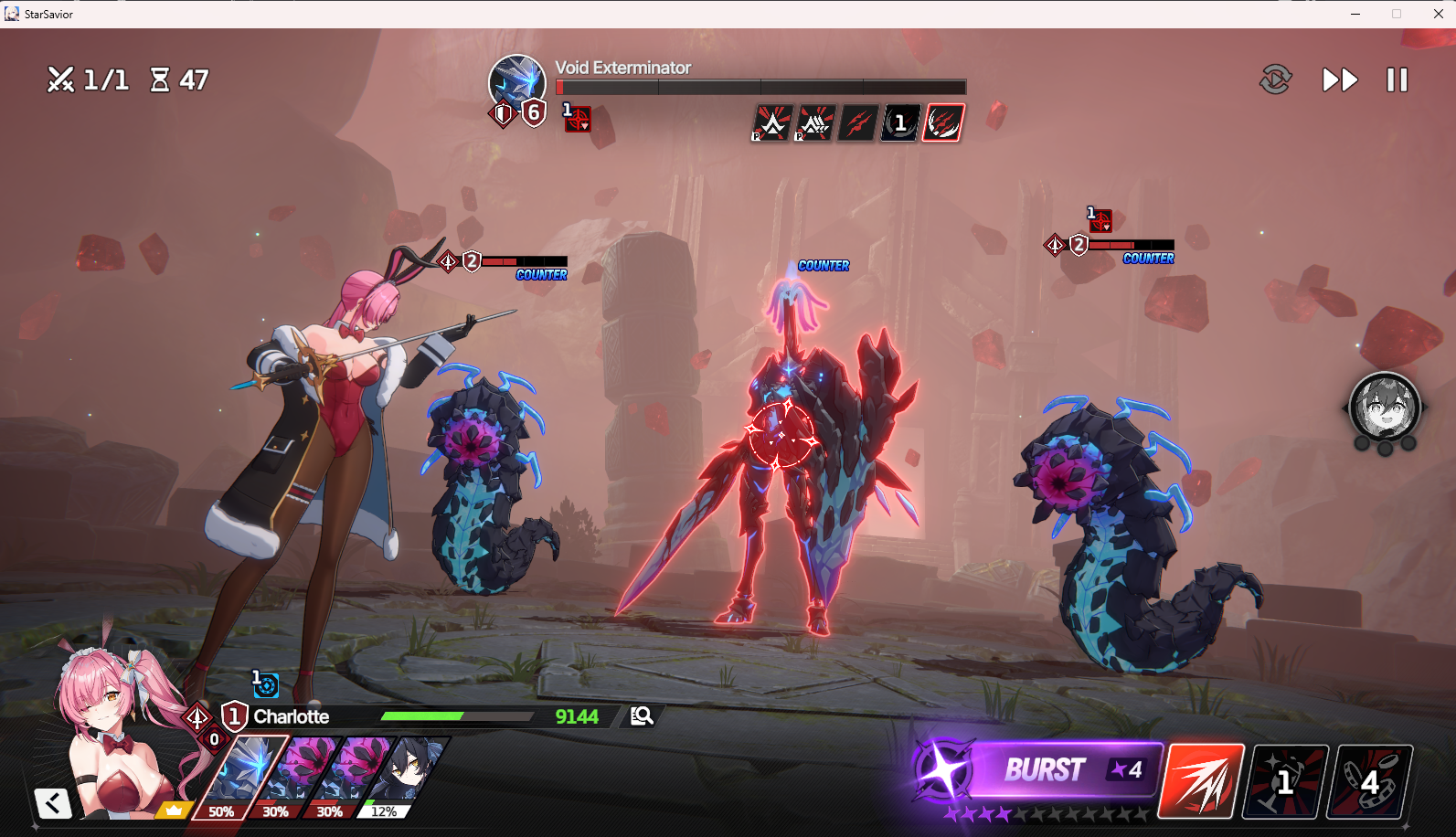Close the StarSavior window
Screen dimensions: 1456x837
click(1438, 14)
